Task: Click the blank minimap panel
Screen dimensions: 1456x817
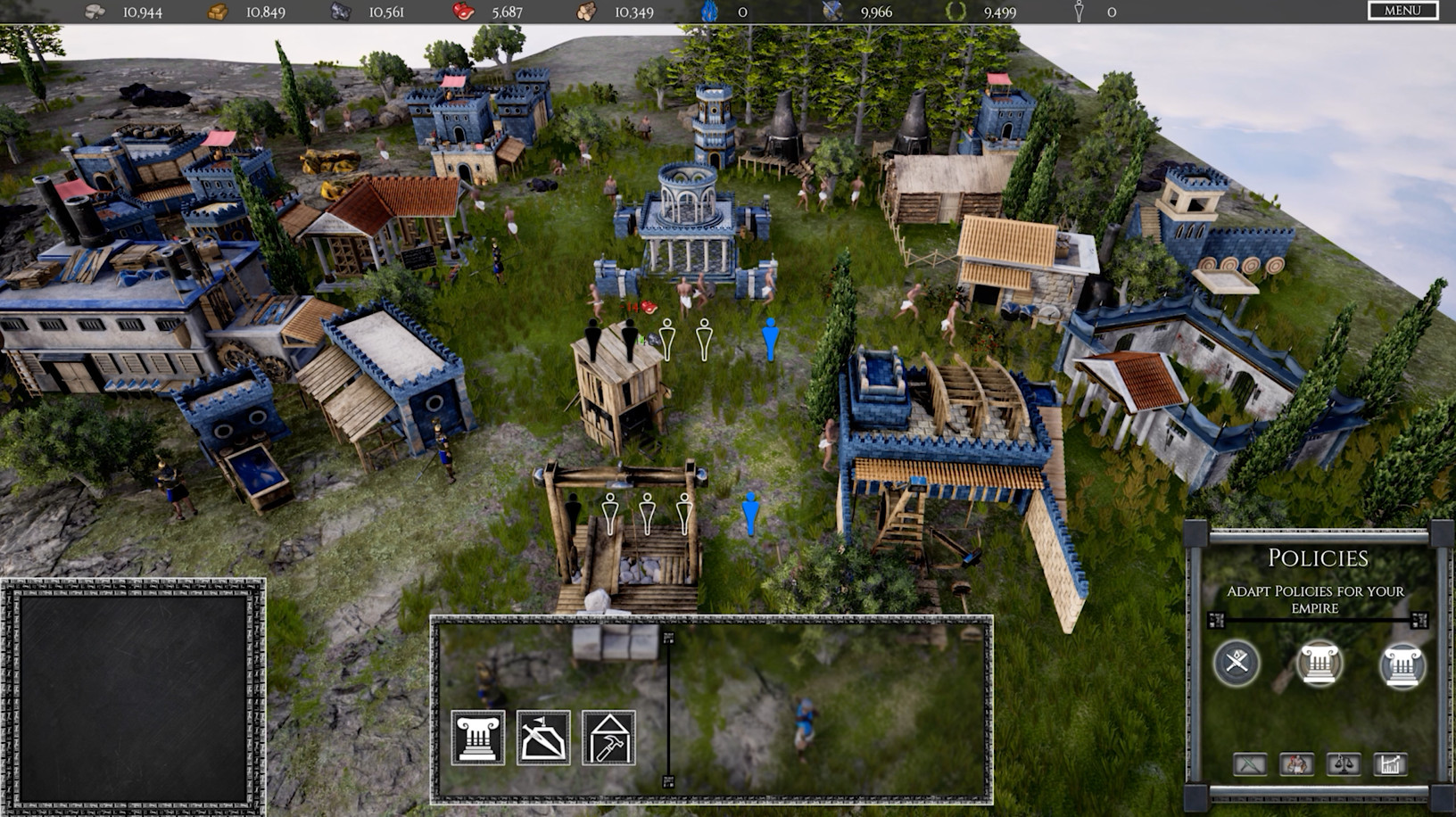Action: pyautogui.click(x=133, y=697)
